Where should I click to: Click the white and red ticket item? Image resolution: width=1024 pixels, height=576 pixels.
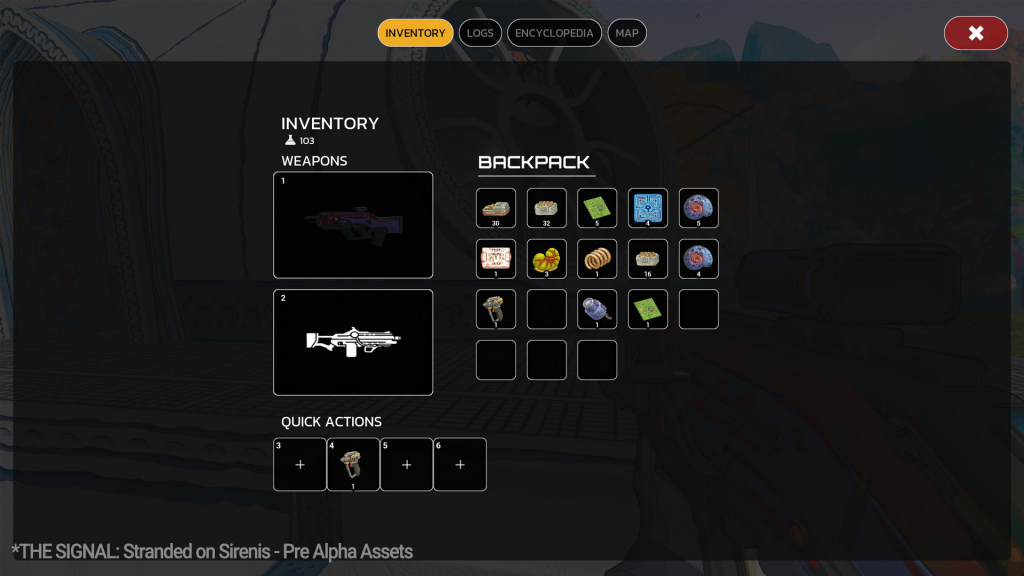pos(496,259)
